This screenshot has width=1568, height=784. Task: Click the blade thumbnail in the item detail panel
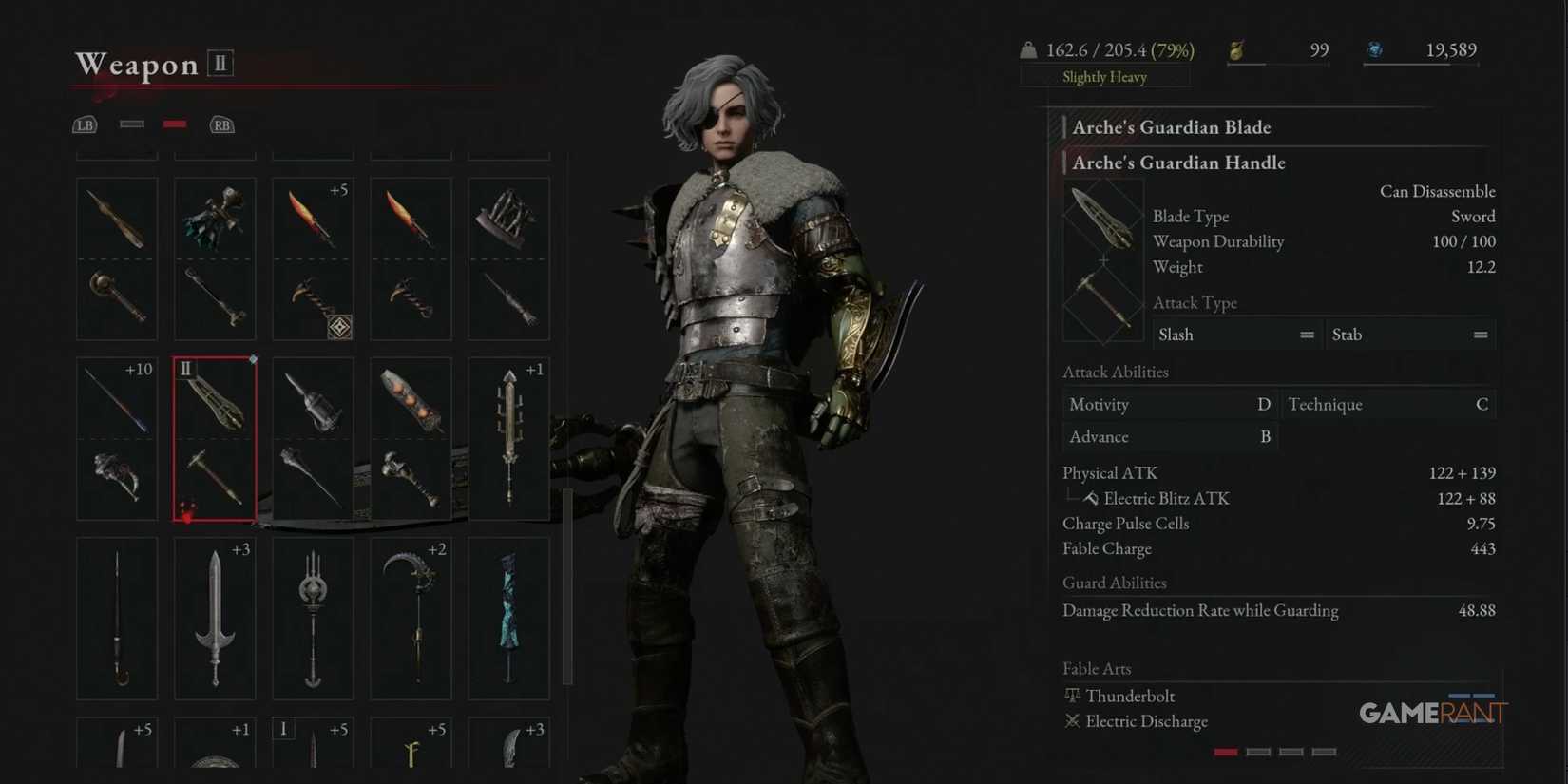[1102, 217]
